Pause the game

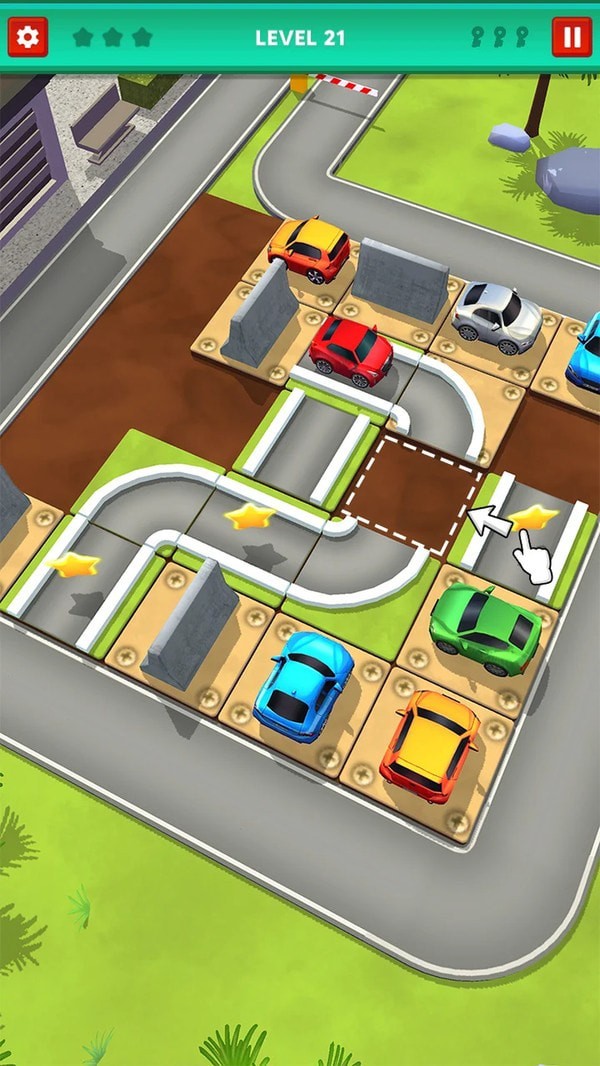point(572,38)
